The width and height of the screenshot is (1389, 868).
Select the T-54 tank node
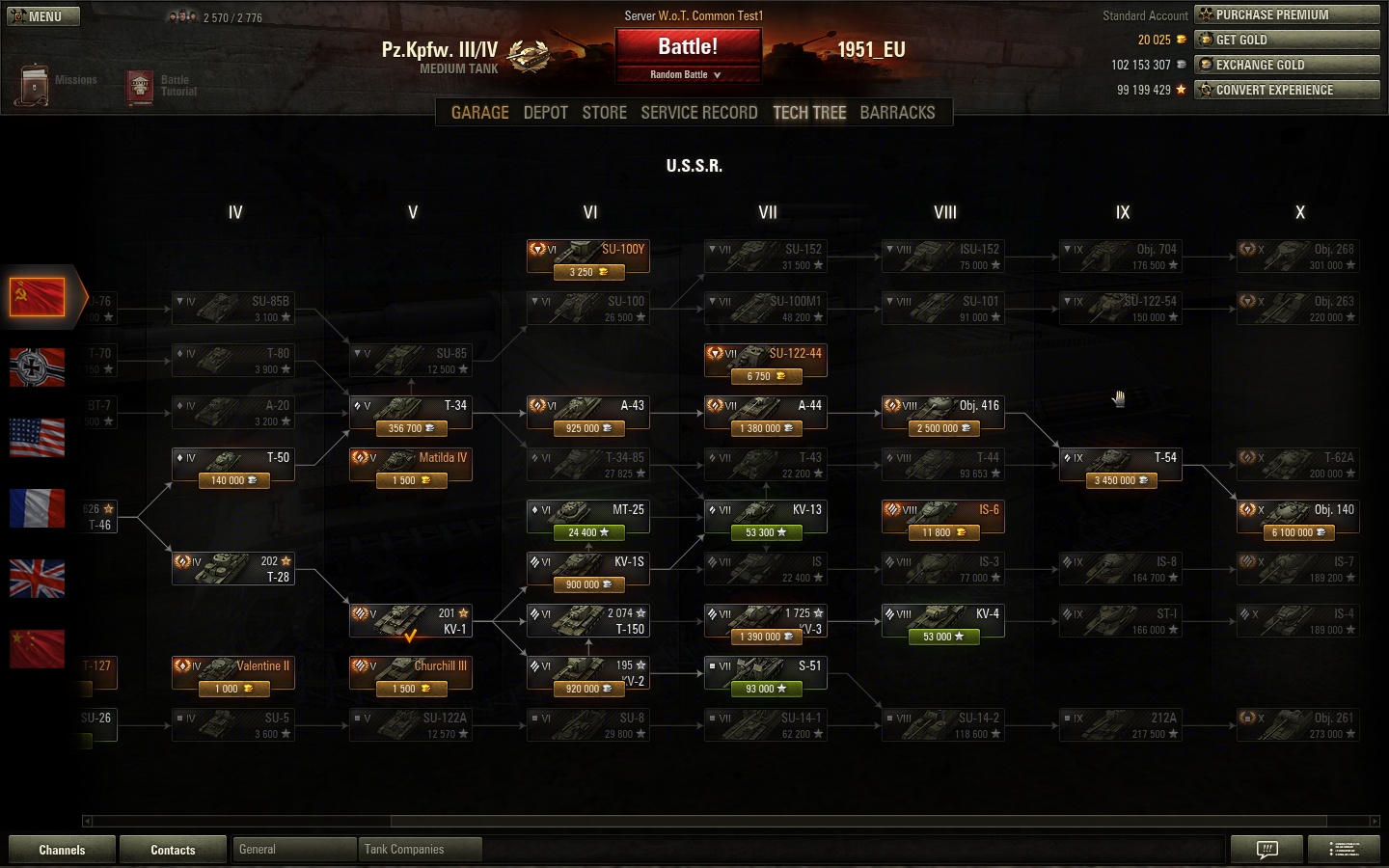(x=1121, y=467)
